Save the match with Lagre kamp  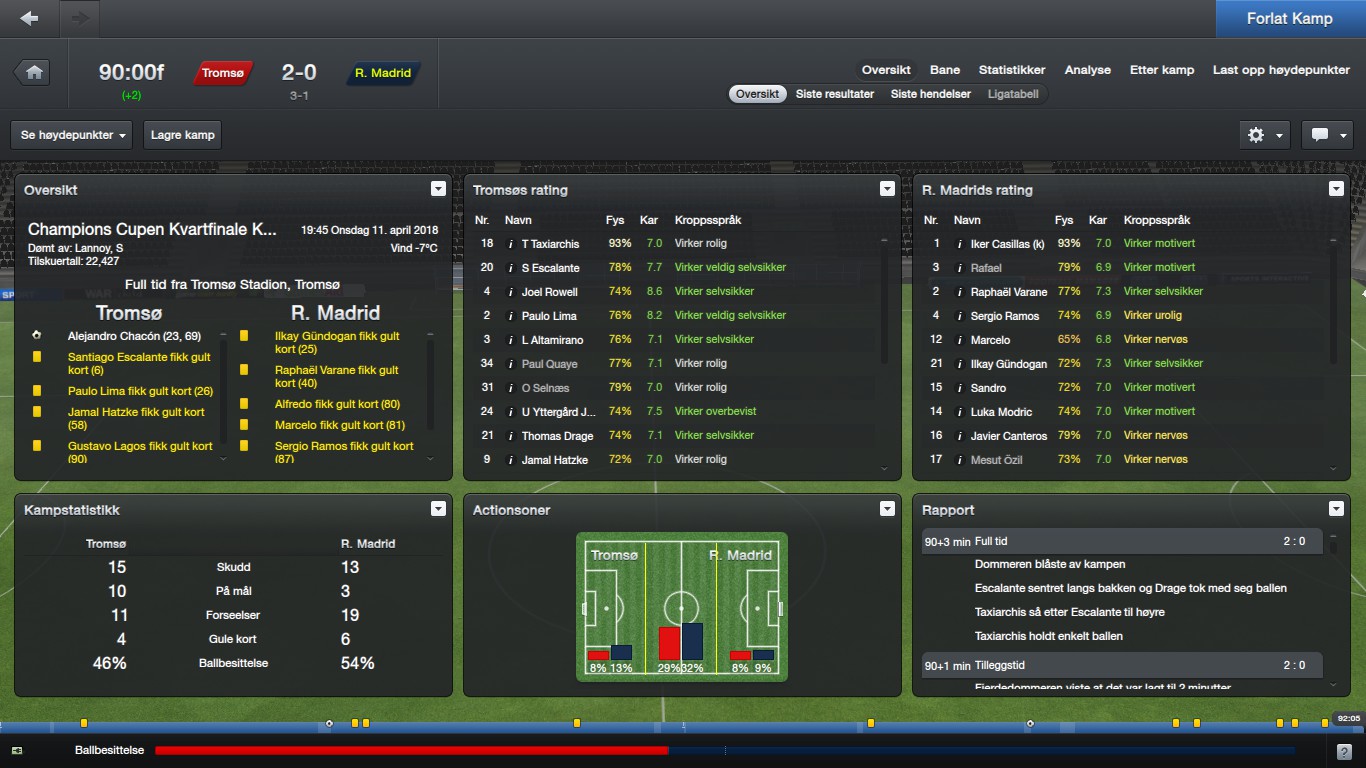click(183, 135)
